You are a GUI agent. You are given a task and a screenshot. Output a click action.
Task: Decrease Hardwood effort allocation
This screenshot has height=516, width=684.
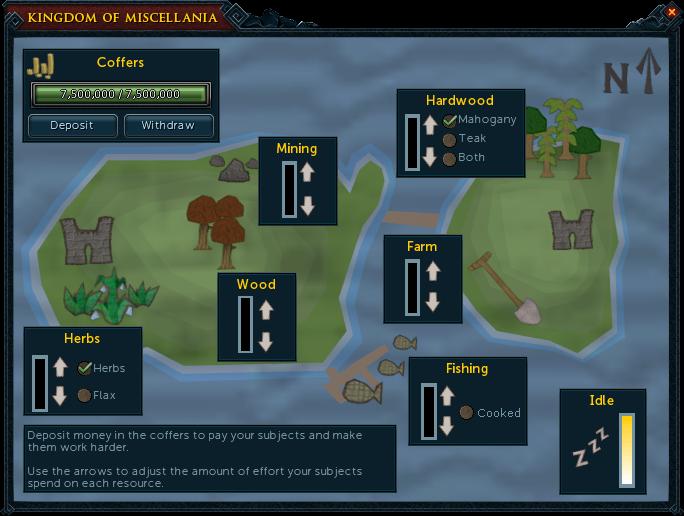tap(430, 157)
